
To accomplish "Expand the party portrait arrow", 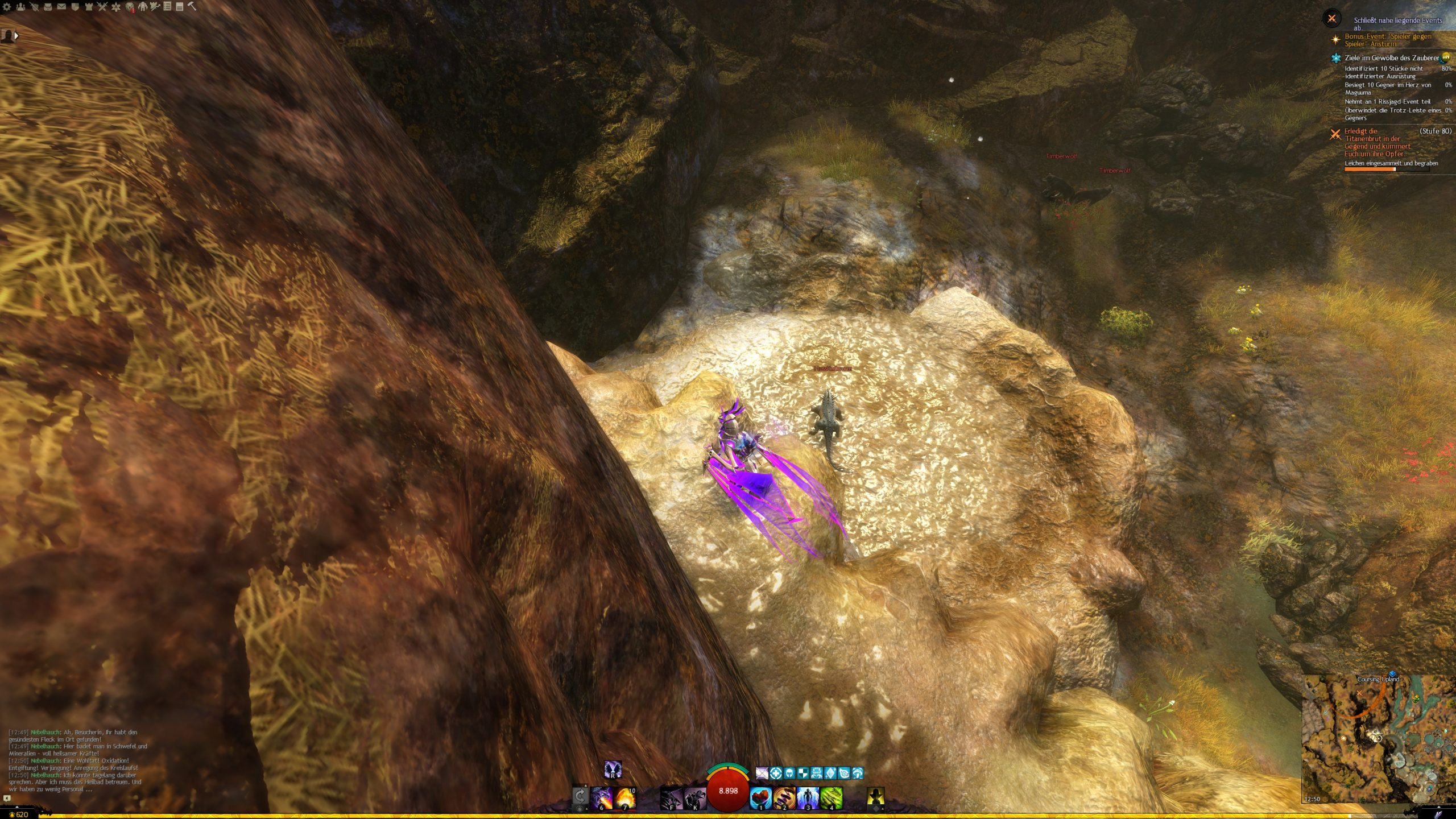I will pos(16,36).
